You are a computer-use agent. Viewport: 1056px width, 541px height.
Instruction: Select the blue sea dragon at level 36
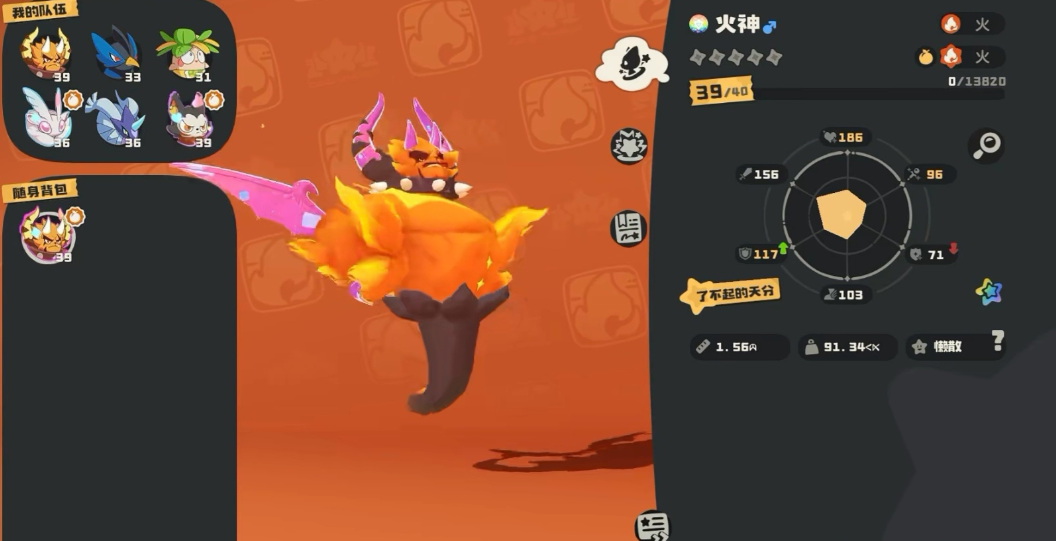[116, 118]
